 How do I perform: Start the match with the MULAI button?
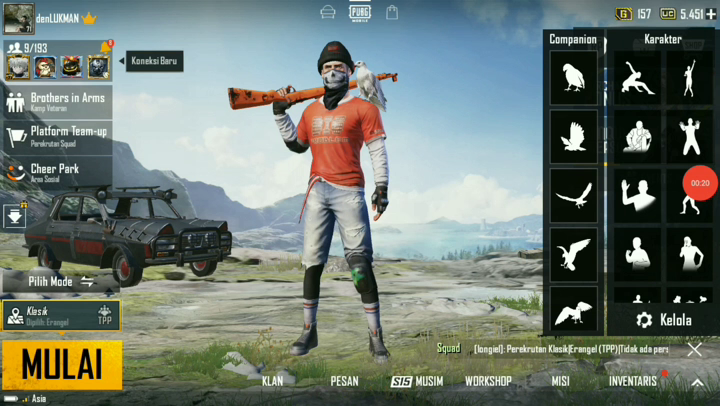[61, 365]
